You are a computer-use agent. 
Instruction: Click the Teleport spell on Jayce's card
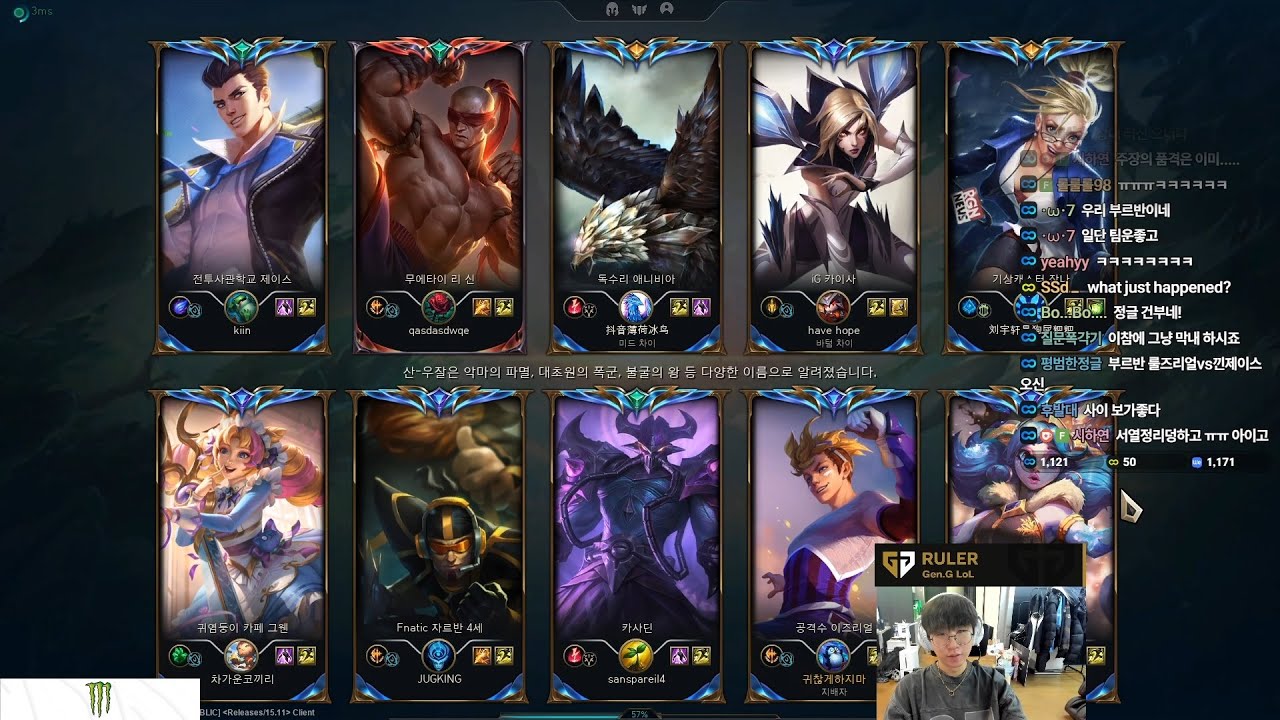[286, 307]
